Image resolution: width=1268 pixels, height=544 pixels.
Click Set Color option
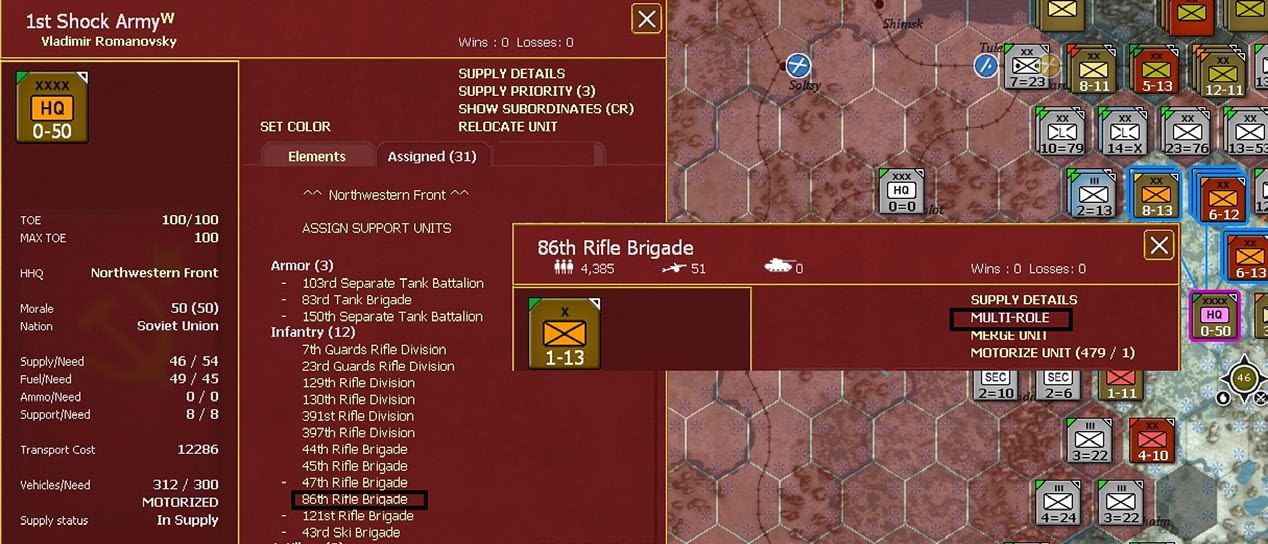295,127
